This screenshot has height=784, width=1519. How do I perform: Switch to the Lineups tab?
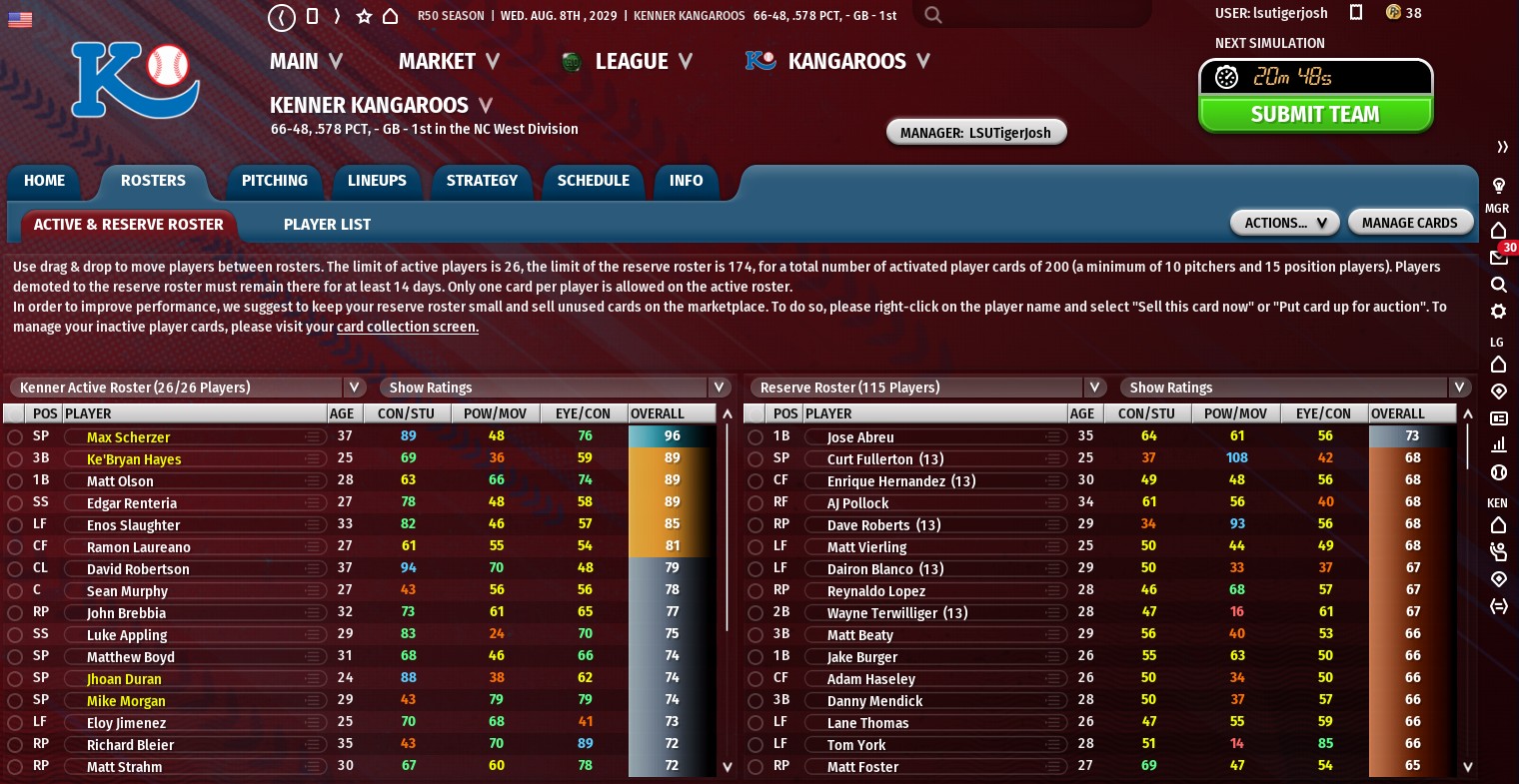(377, 181)
